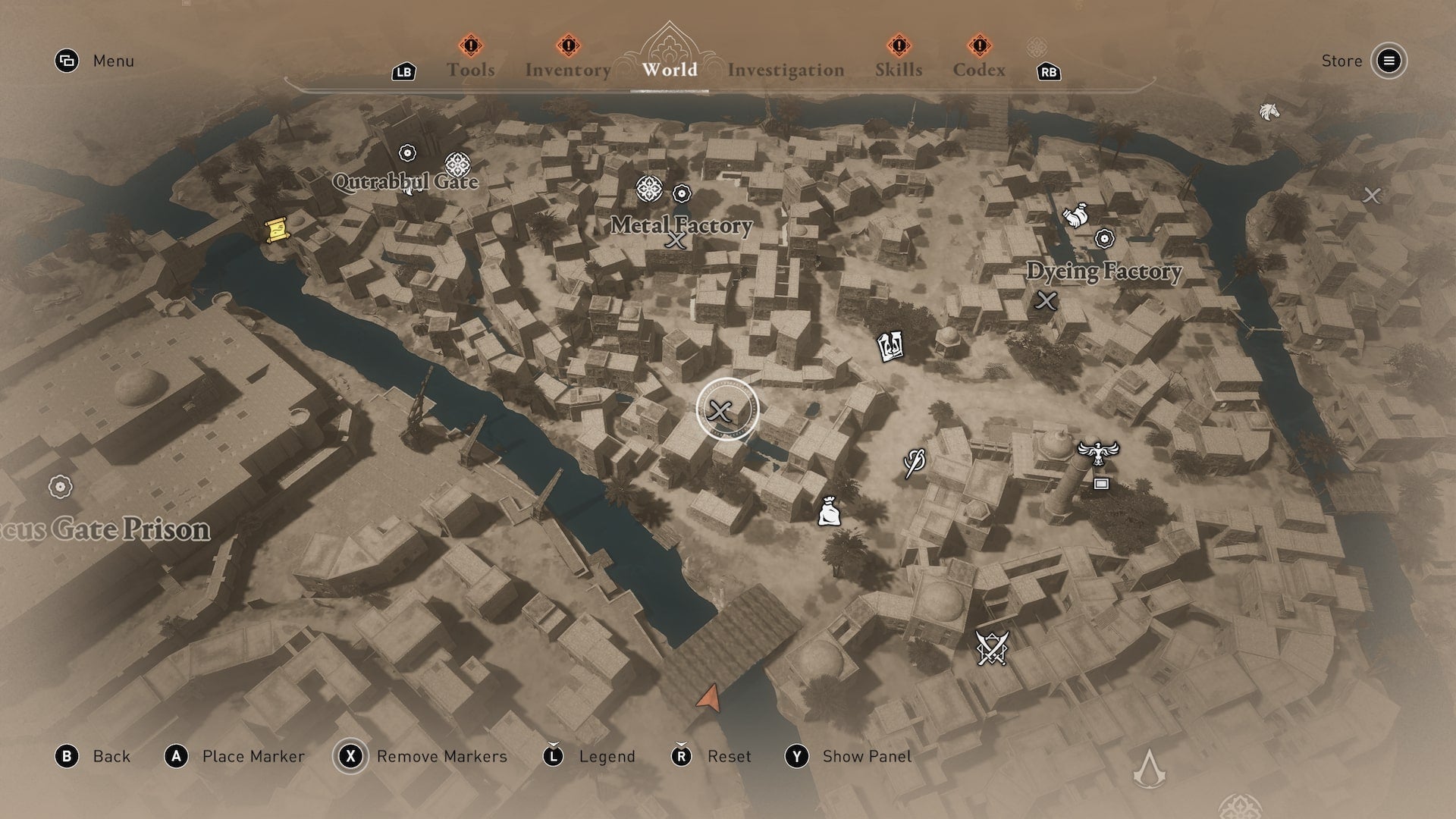
Task: Click the horse stable icon in the top right
Action: (x=1270, y=111)
